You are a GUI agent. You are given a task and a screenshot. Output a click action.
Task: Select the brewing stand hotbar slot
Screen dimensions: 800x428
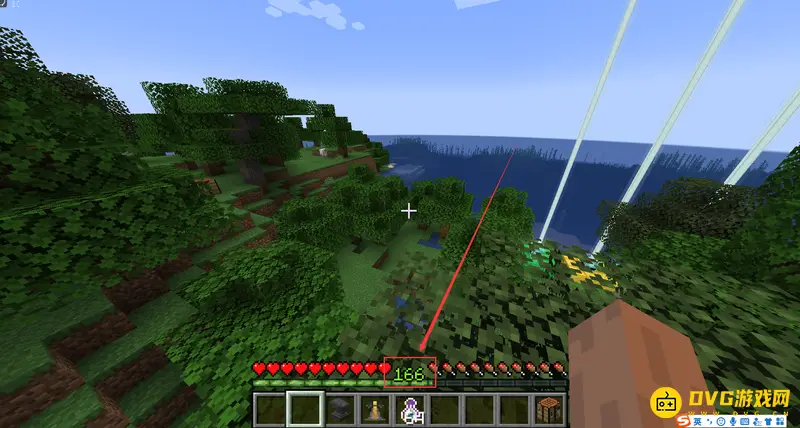pyautogui.click(x=376, y=409)
